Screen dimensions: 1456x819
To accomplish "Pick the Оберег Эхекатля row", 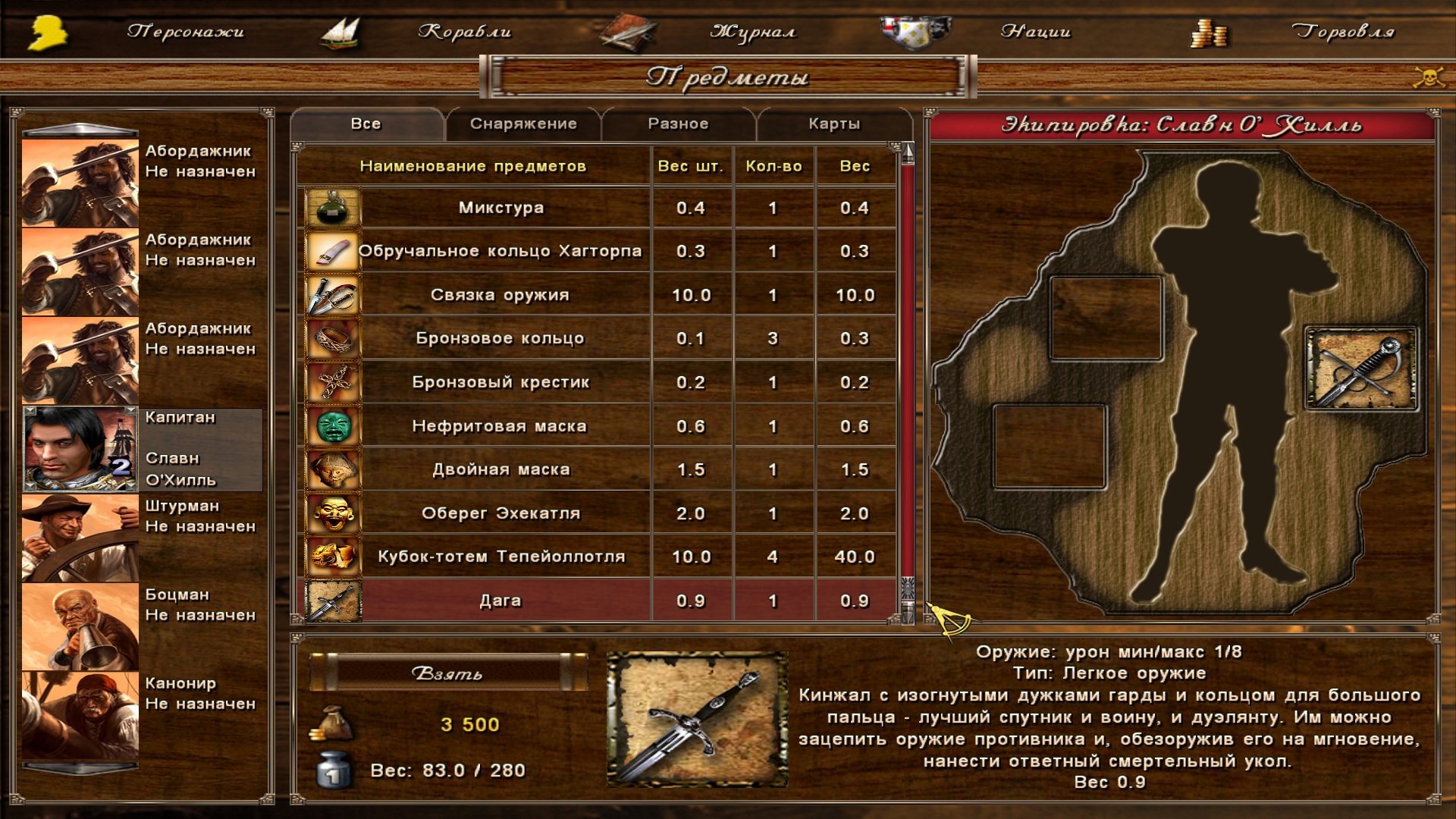I will point(500,513).
